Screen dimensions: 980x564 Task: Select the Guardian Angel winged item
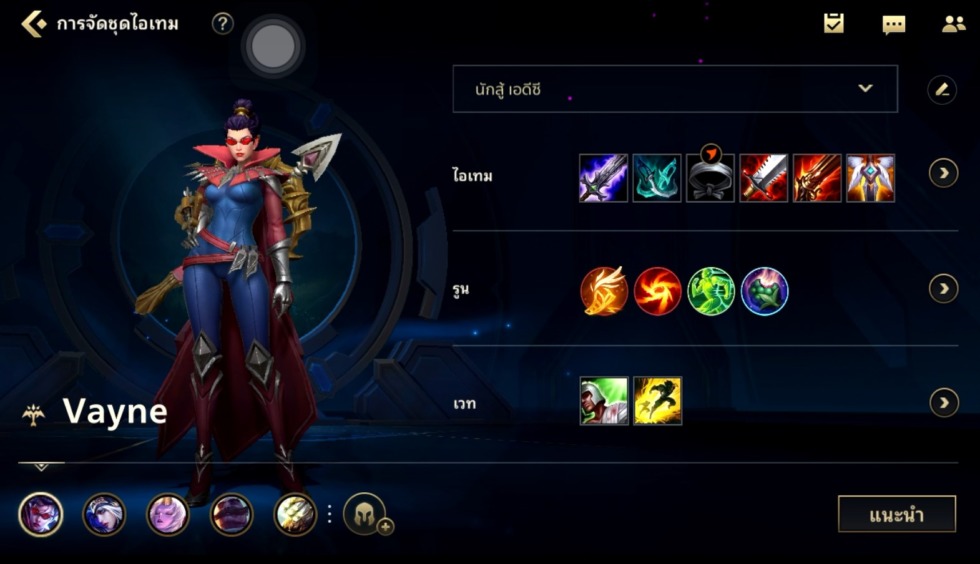tap(870, 178)
